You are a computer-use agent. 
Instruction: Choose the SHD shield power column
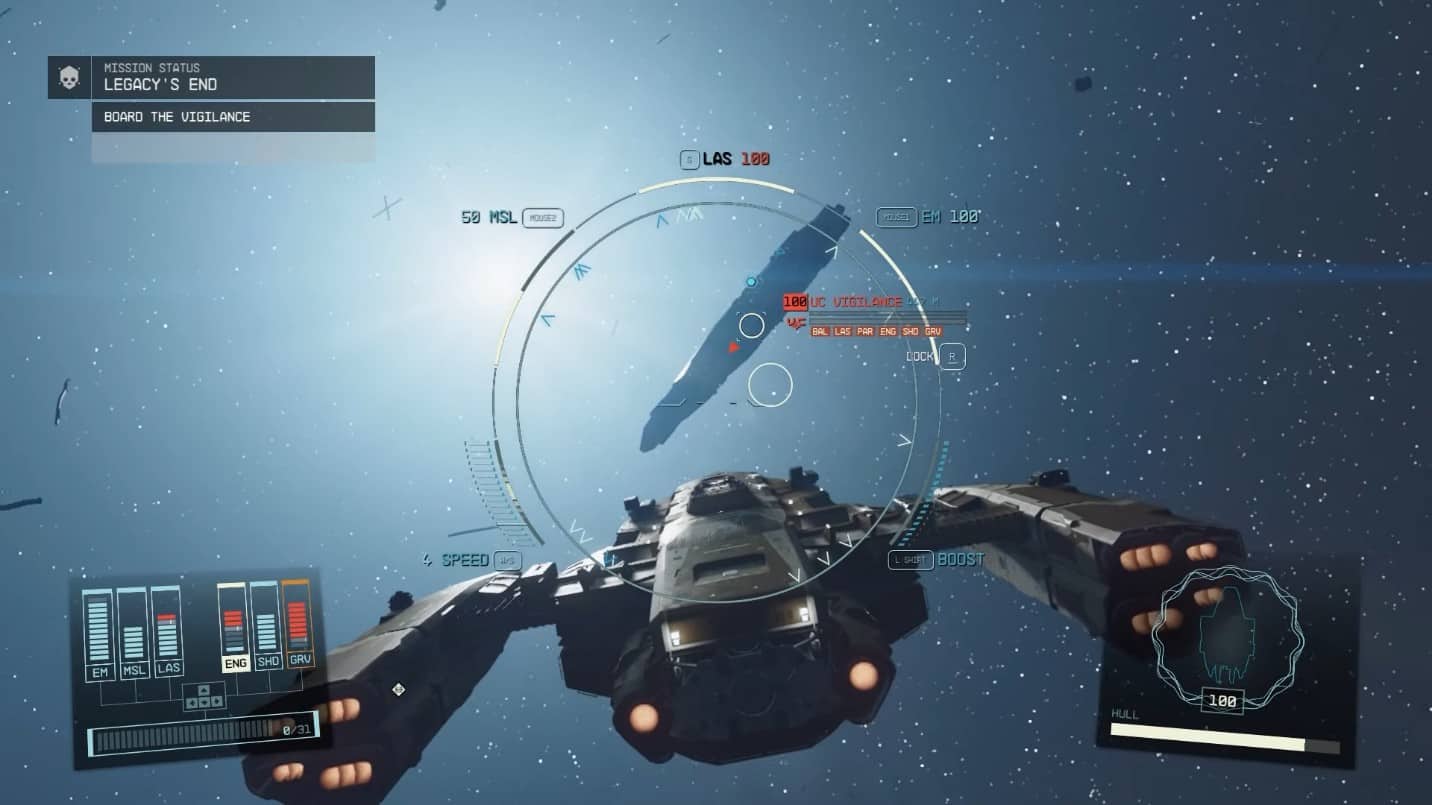coord(265,625)
